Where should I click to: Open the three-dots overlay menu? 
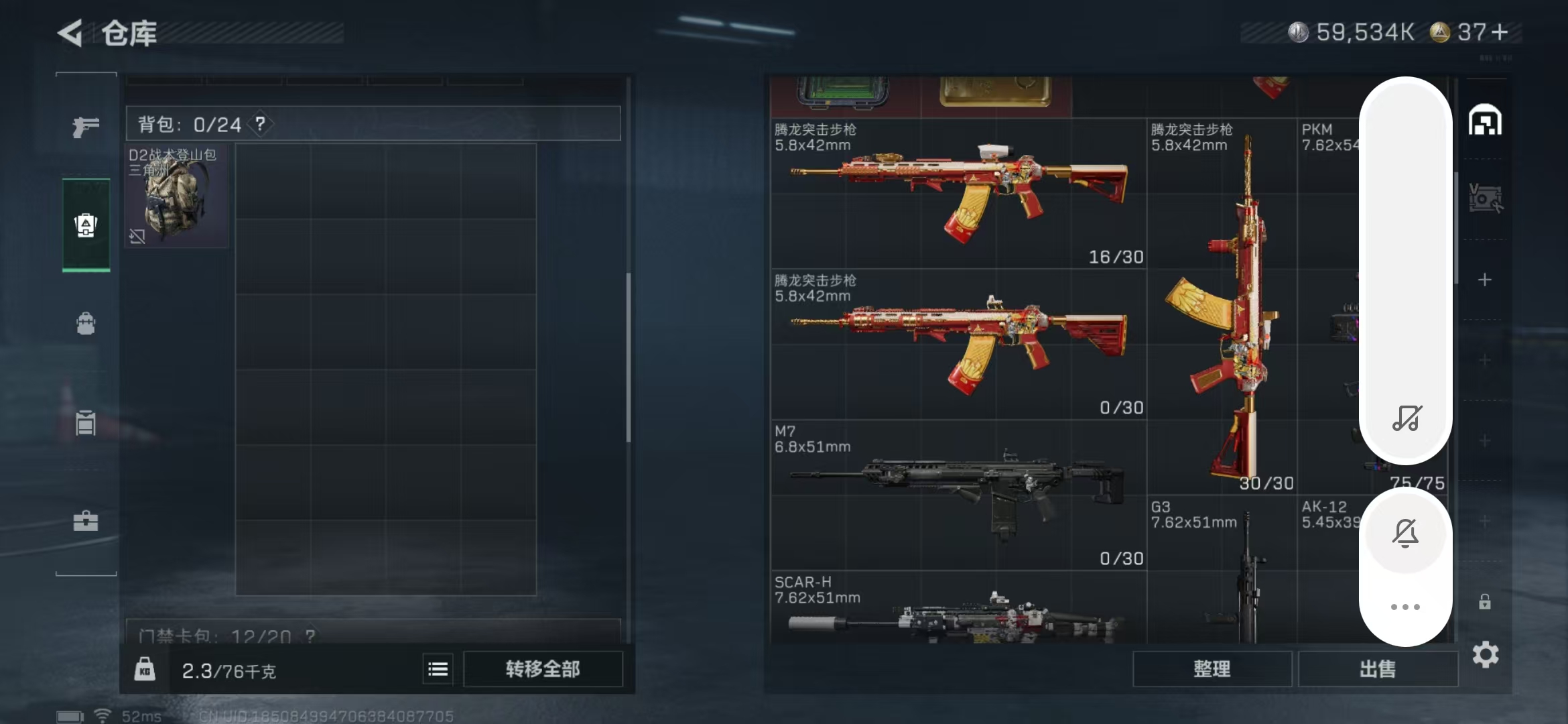(1405, 607)
